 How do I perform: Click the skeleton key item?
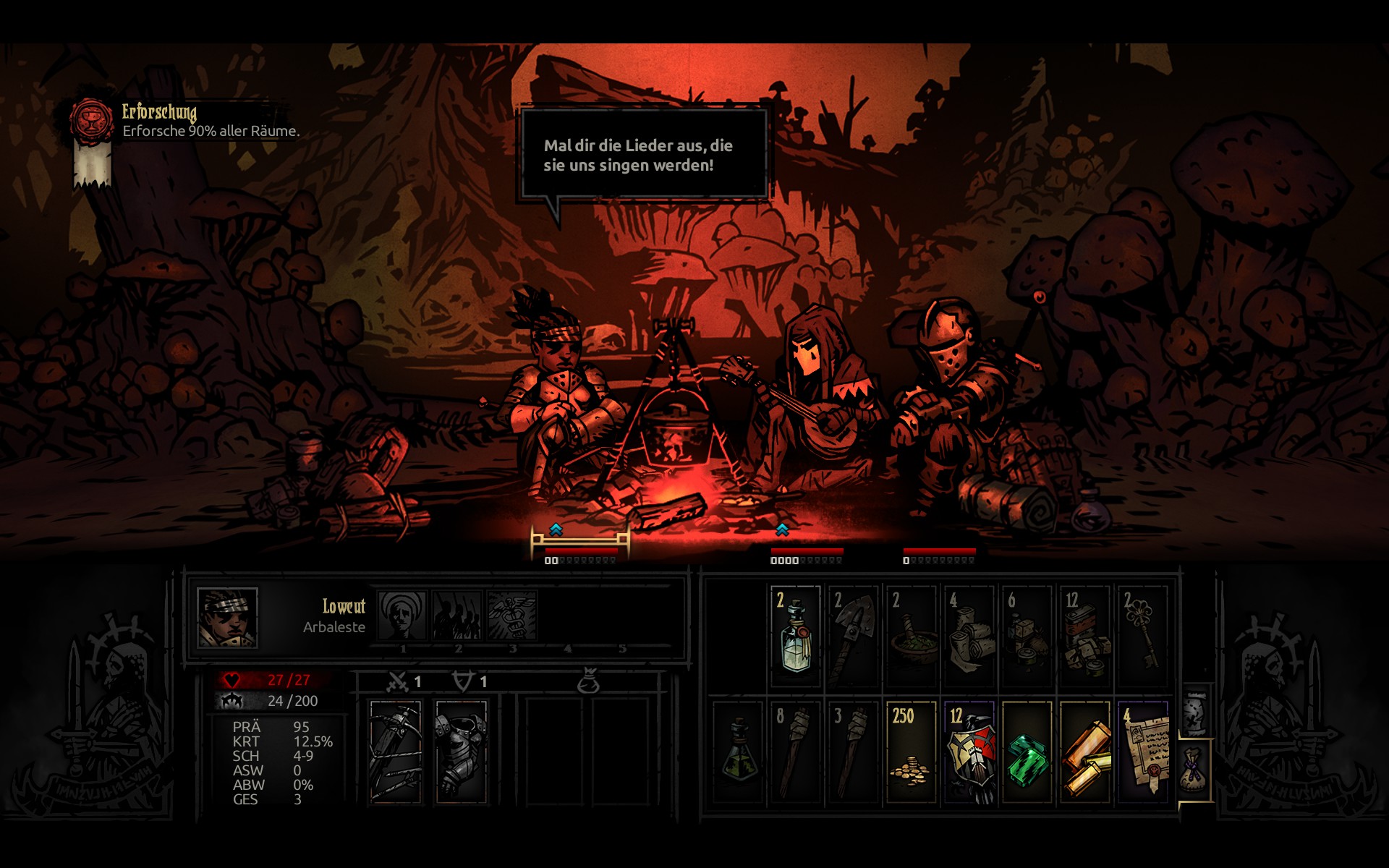click(x=1142, y=637)
